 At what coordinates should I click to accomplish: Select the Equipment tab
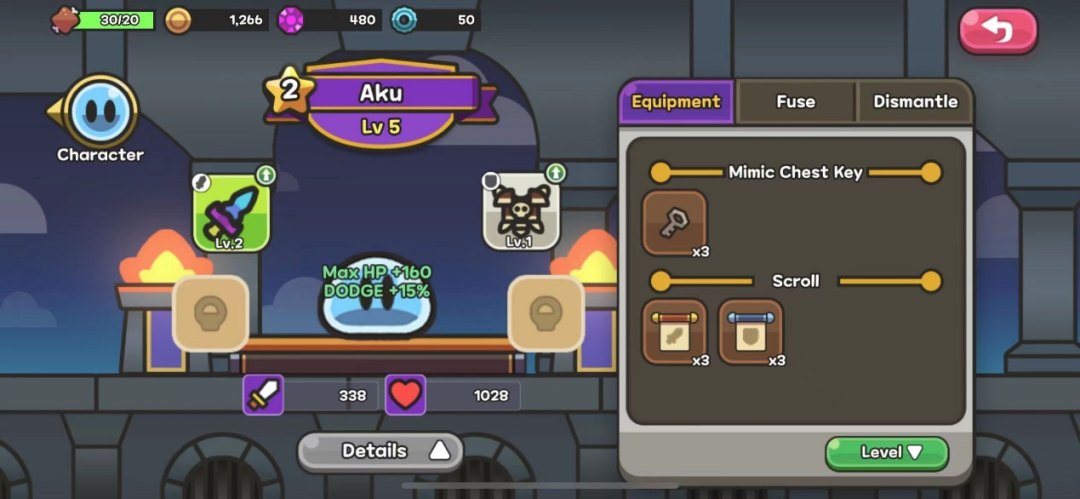point(676,102)
